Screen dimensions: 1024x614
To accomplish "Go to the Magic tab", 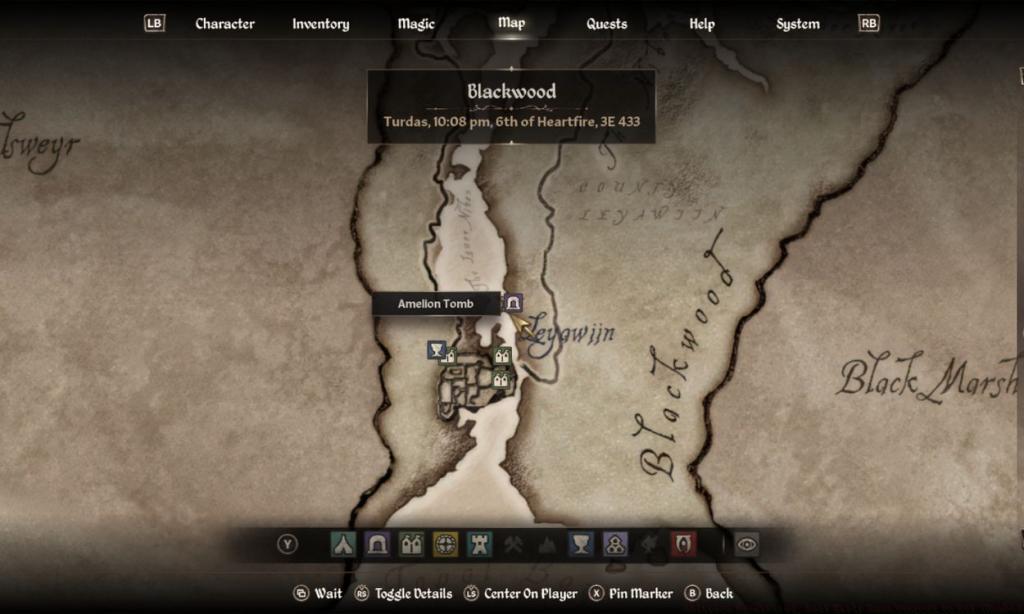I will tap(416, 23).
